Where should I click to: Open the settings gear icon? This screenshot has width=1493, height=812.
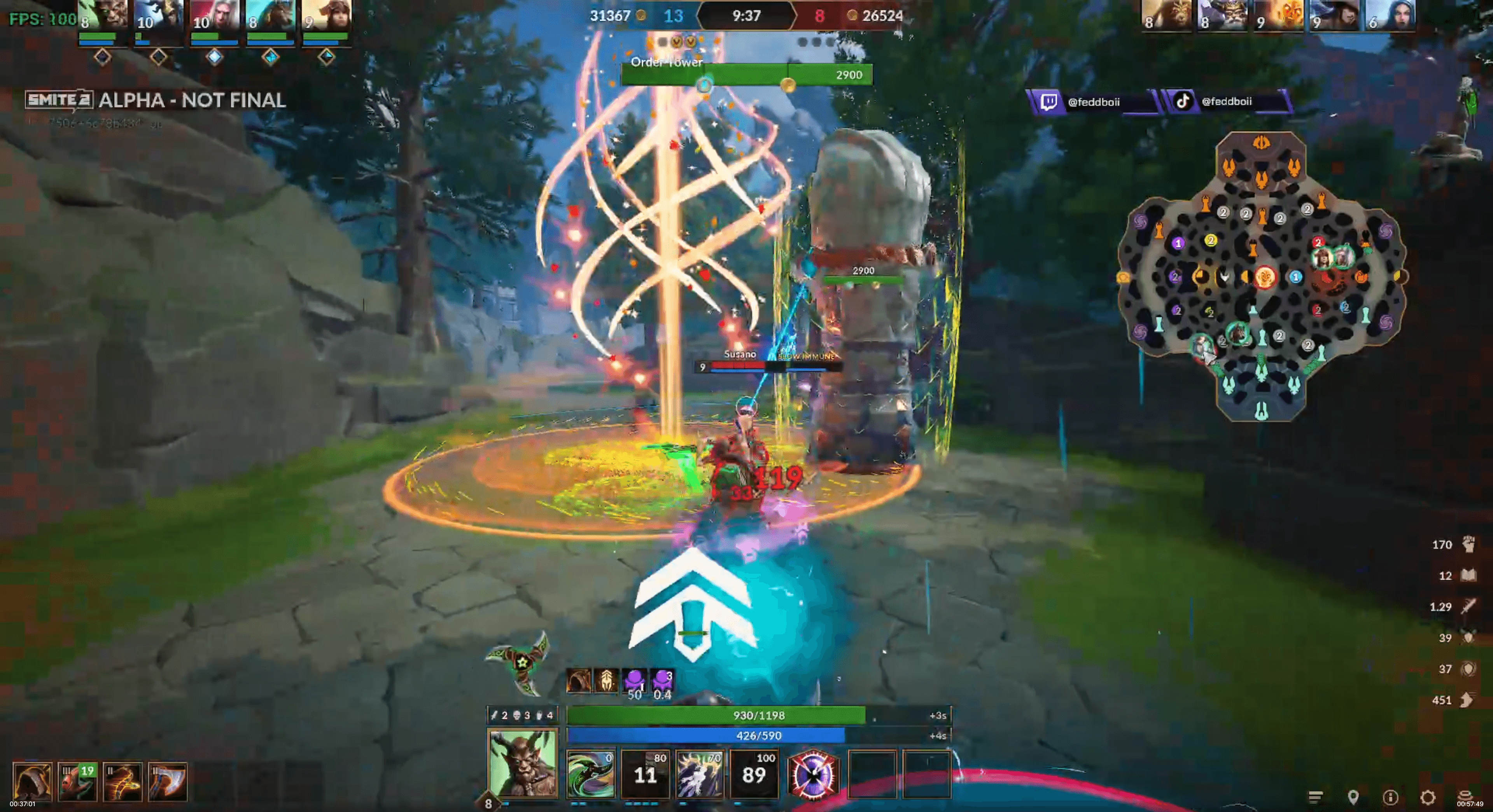click(x=1428, y=798)
